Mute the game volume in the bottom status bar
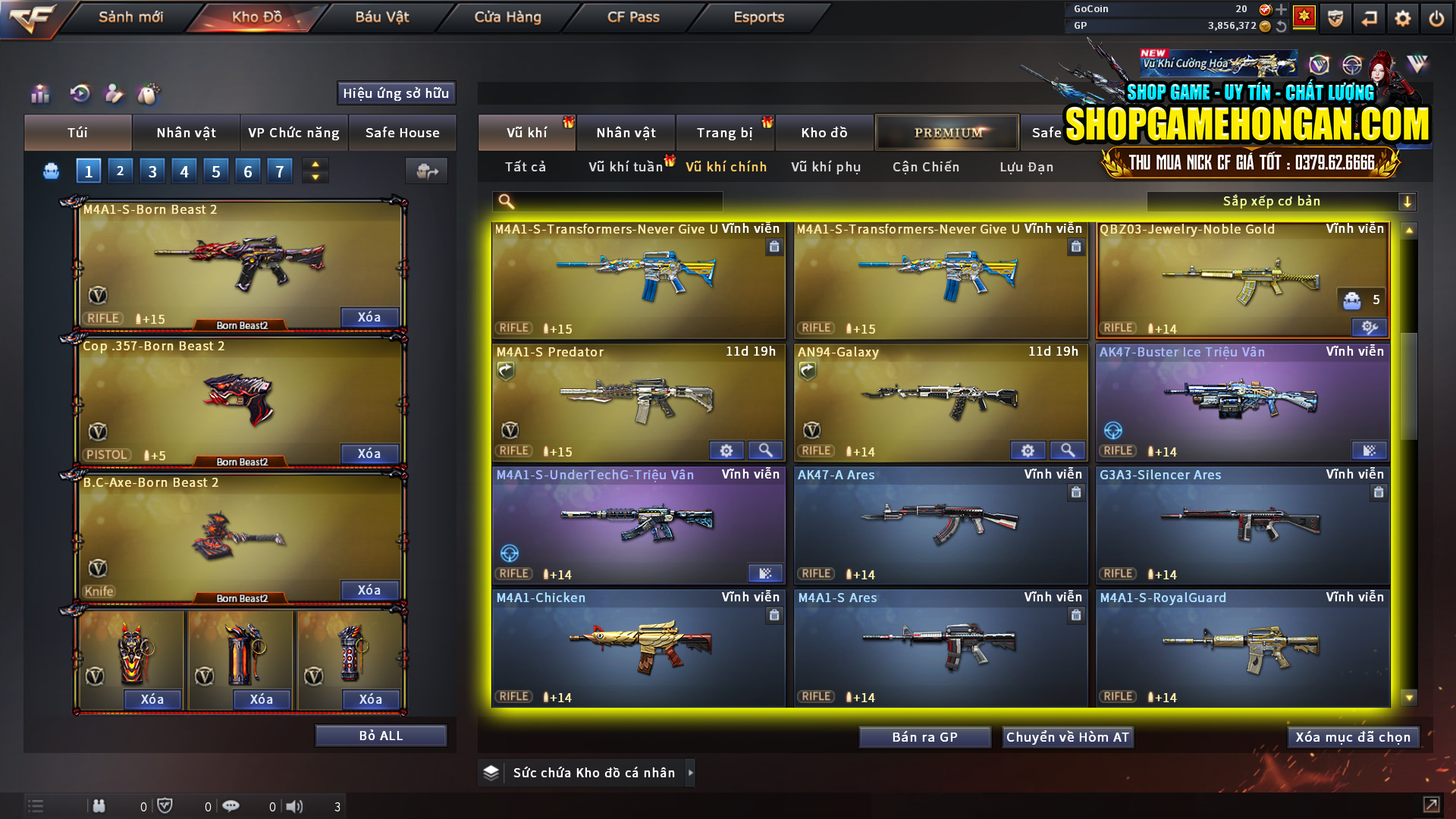Screen dimensions: 1456x819 [296, 806]
